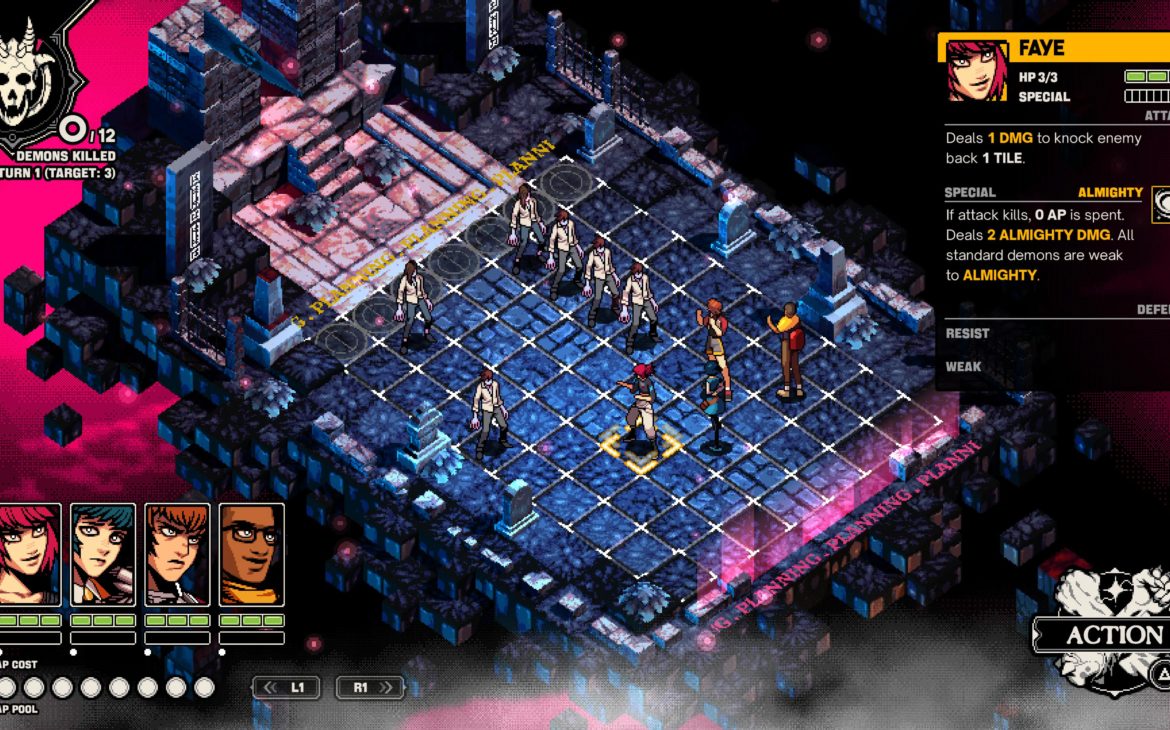The height and width of the screenshot is (730, 1170).
Task: Click the Almighty special attack icon
Action: (1161, 205)
